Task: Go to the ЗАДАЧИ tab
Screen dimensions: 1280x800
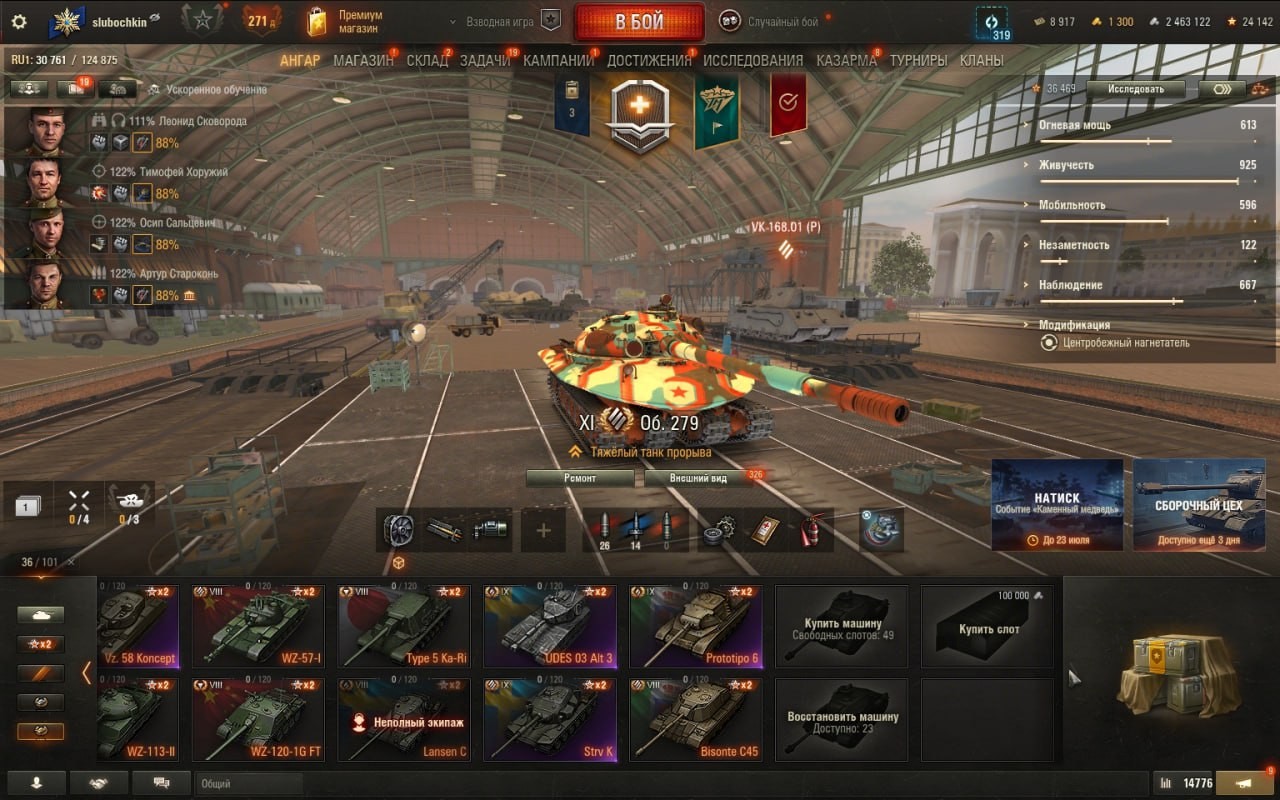Action: (485, 60)
